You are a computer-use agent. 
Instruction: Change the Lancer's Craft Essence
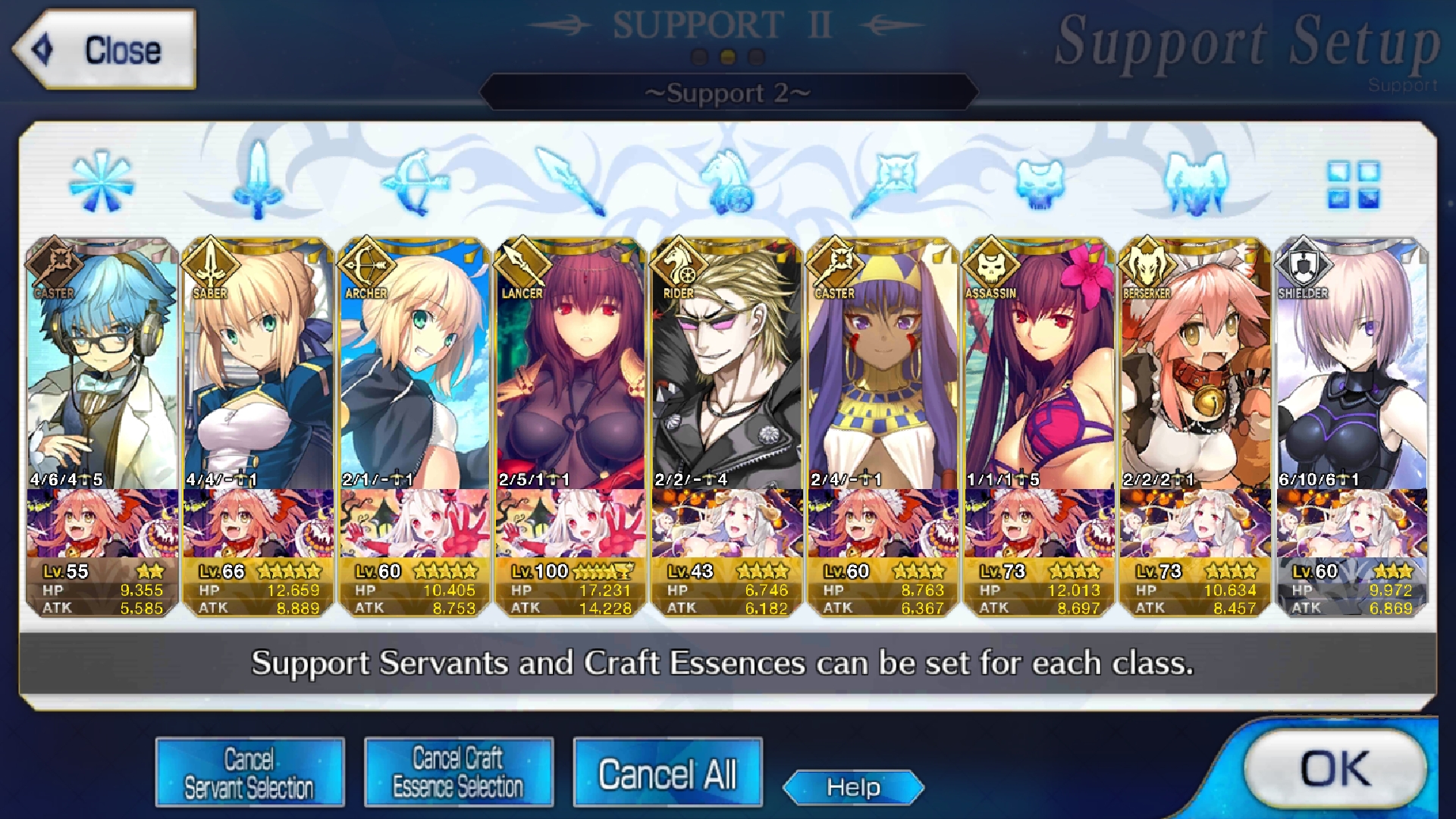(x=571, y=523)
